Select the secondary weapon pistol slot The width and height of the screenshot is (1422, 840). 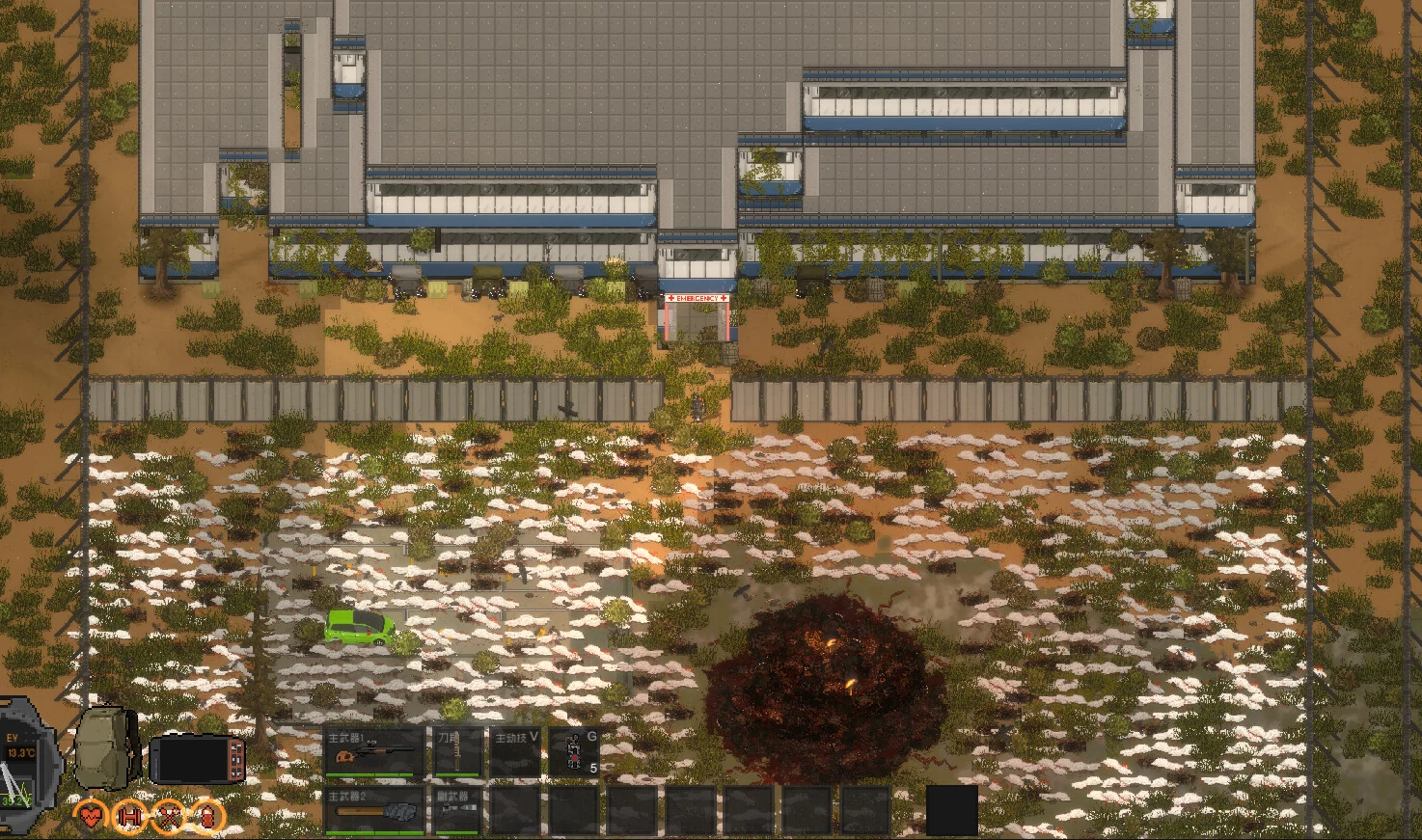[x=456, y=810]
